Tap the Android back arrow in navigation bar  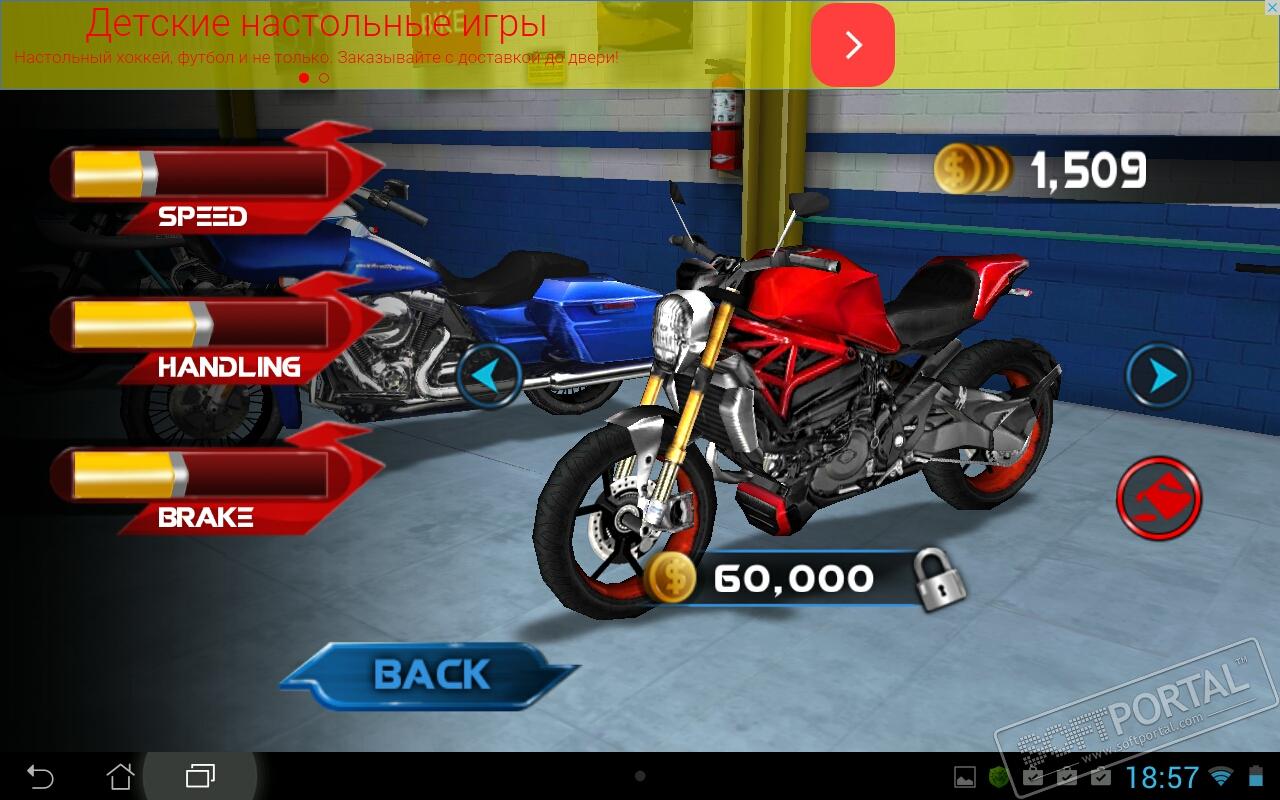click(x=40, y=776)
